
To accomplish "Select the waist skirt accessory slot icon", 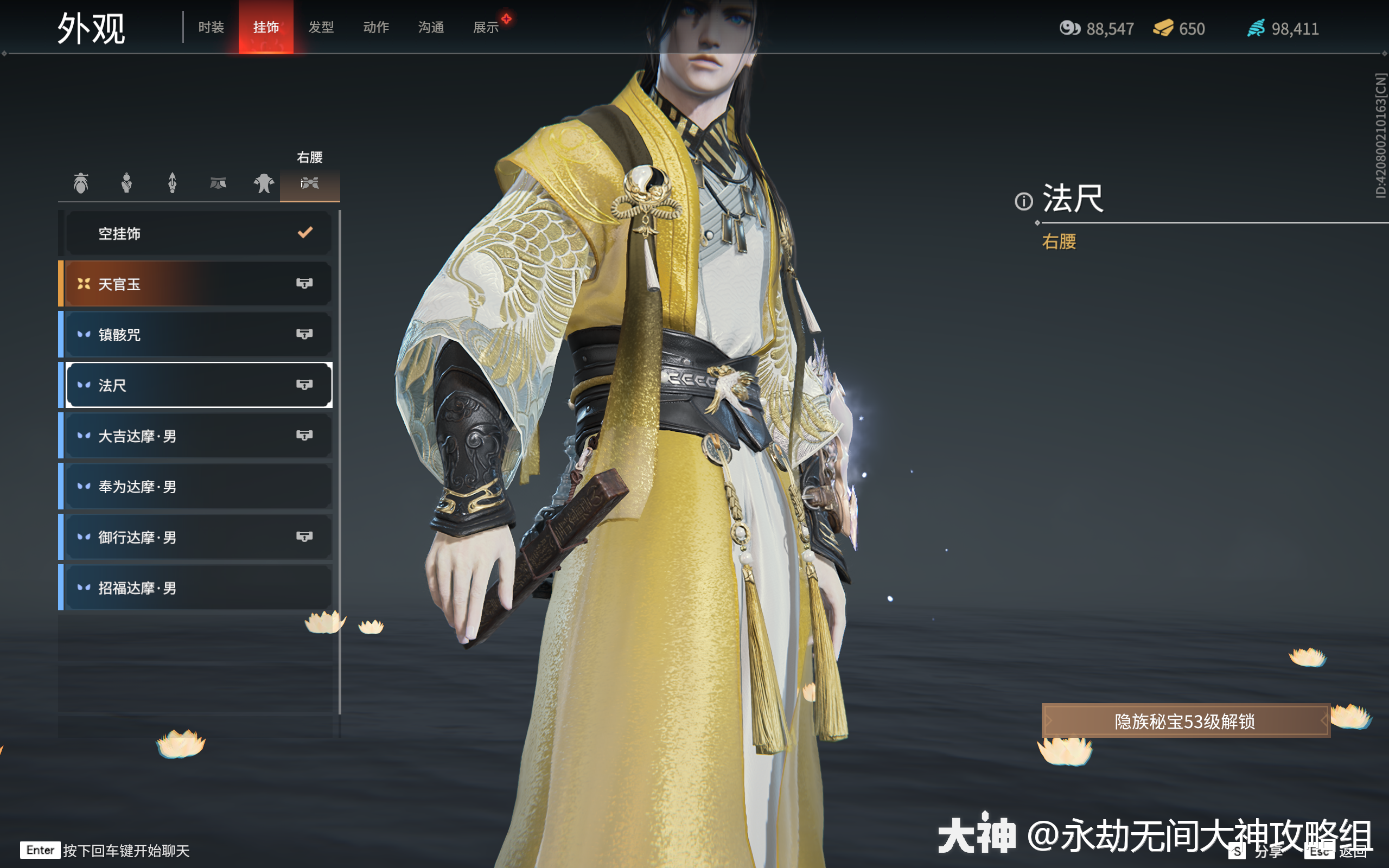I will coord(219,183).
